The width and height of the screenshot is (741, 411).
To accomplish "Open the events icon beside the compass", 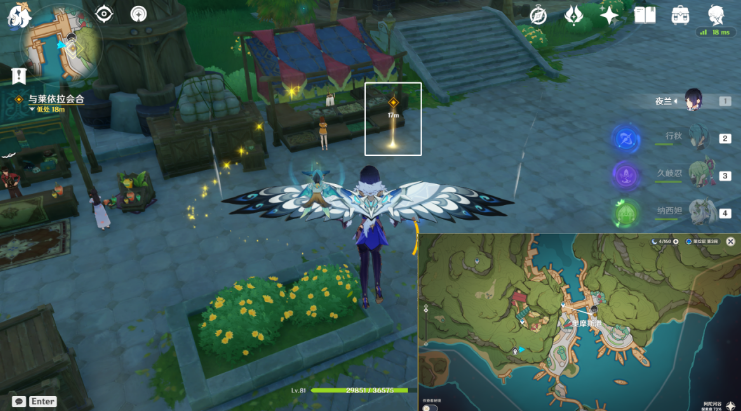I will point(574,15).
